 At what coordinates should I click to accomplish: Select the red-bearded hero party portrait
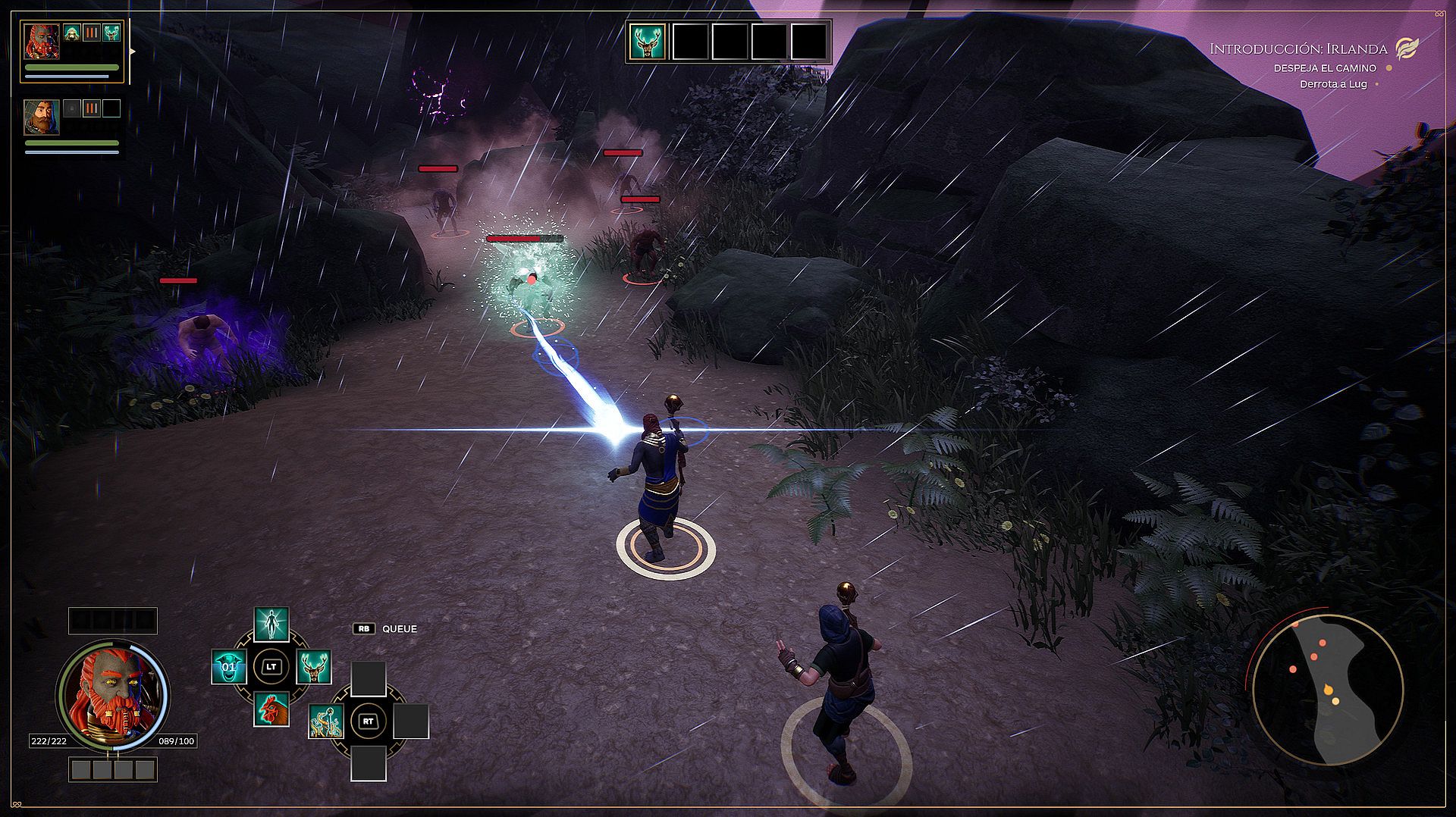point(41,40)
